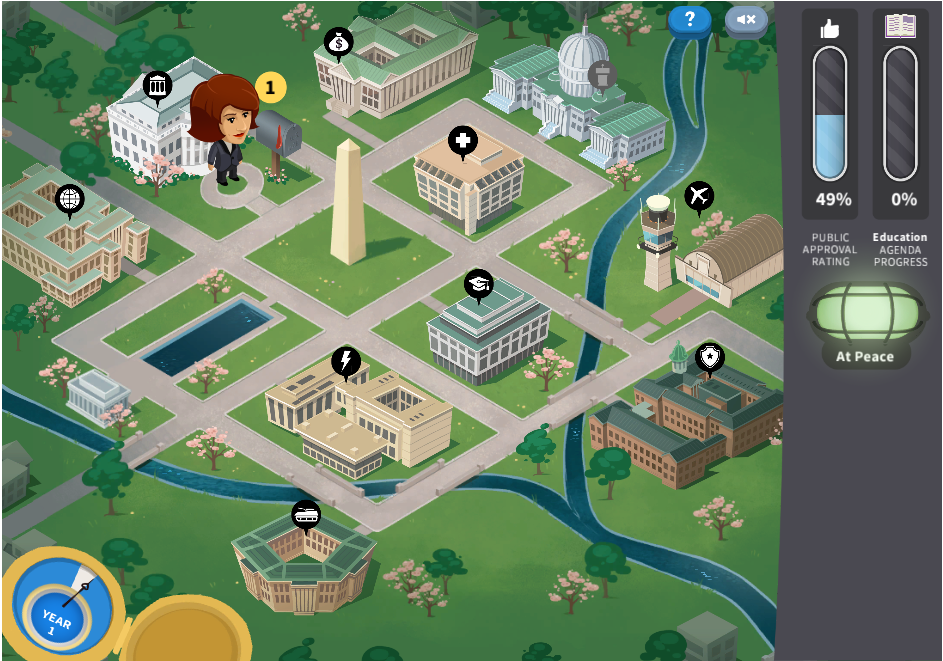Open the police badge justice marker
Screen dimensions: 943x661
coord(709,356)
